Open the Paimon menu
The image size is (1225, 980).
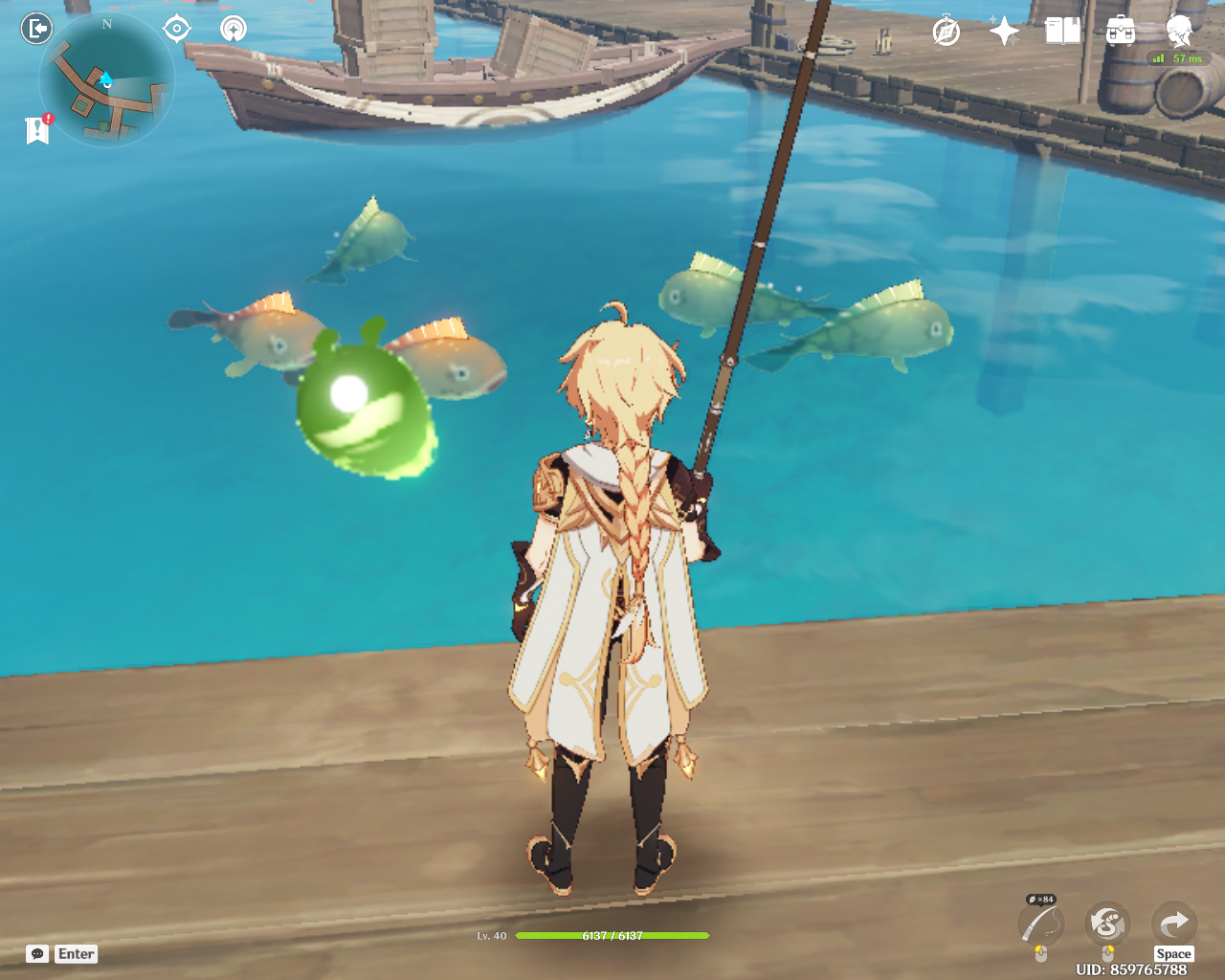click(1179, 32)
